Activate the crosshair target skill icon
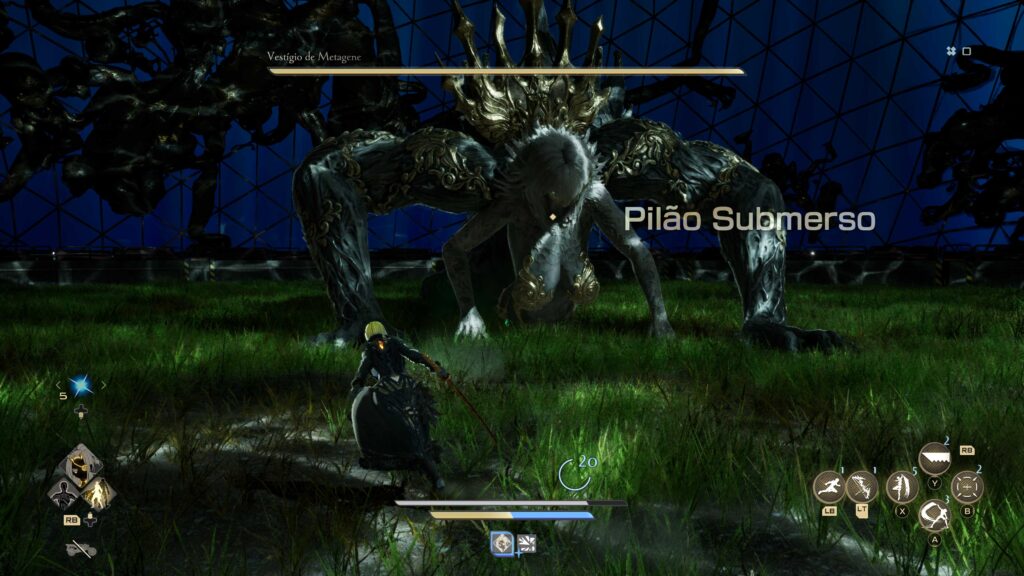Screen dimensions: 1024x576 tap(967, 488)
